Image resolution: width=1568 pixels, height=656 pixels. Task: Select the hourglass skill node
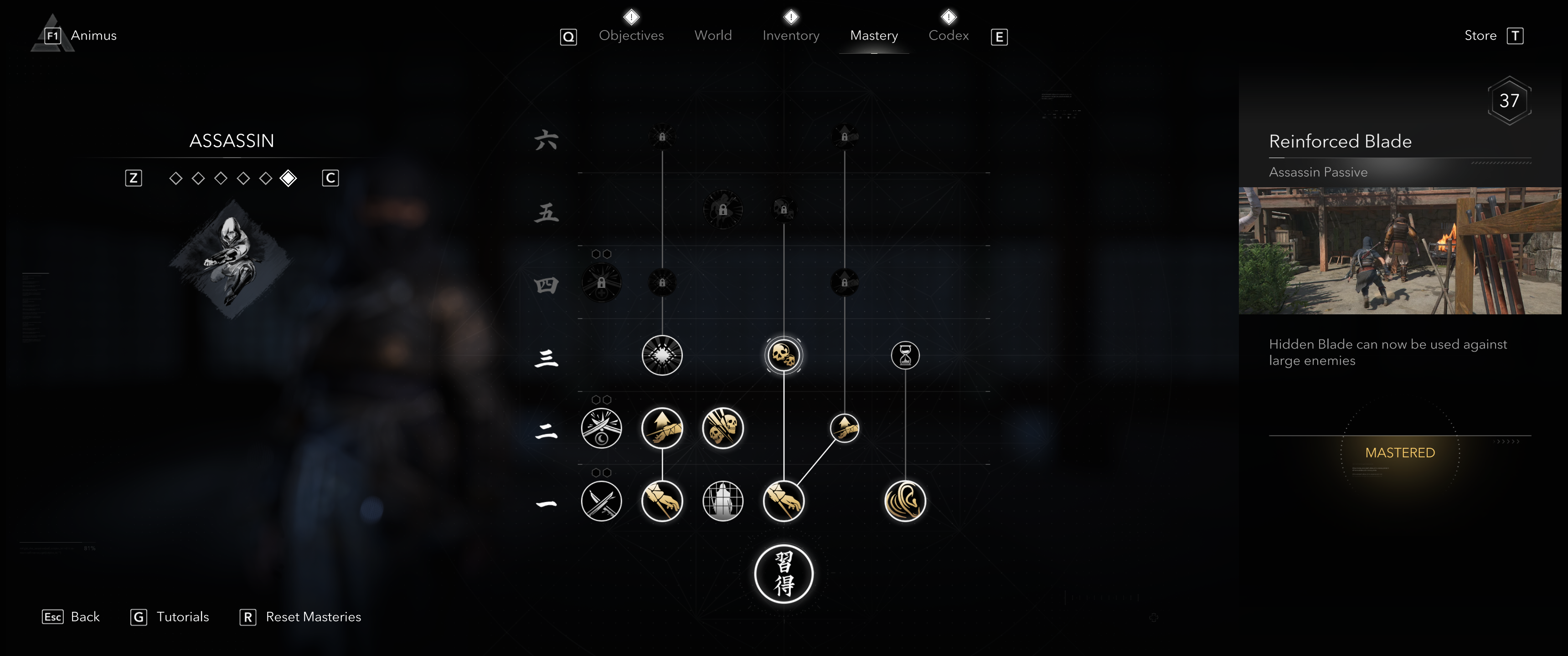(x=905, y=356)
